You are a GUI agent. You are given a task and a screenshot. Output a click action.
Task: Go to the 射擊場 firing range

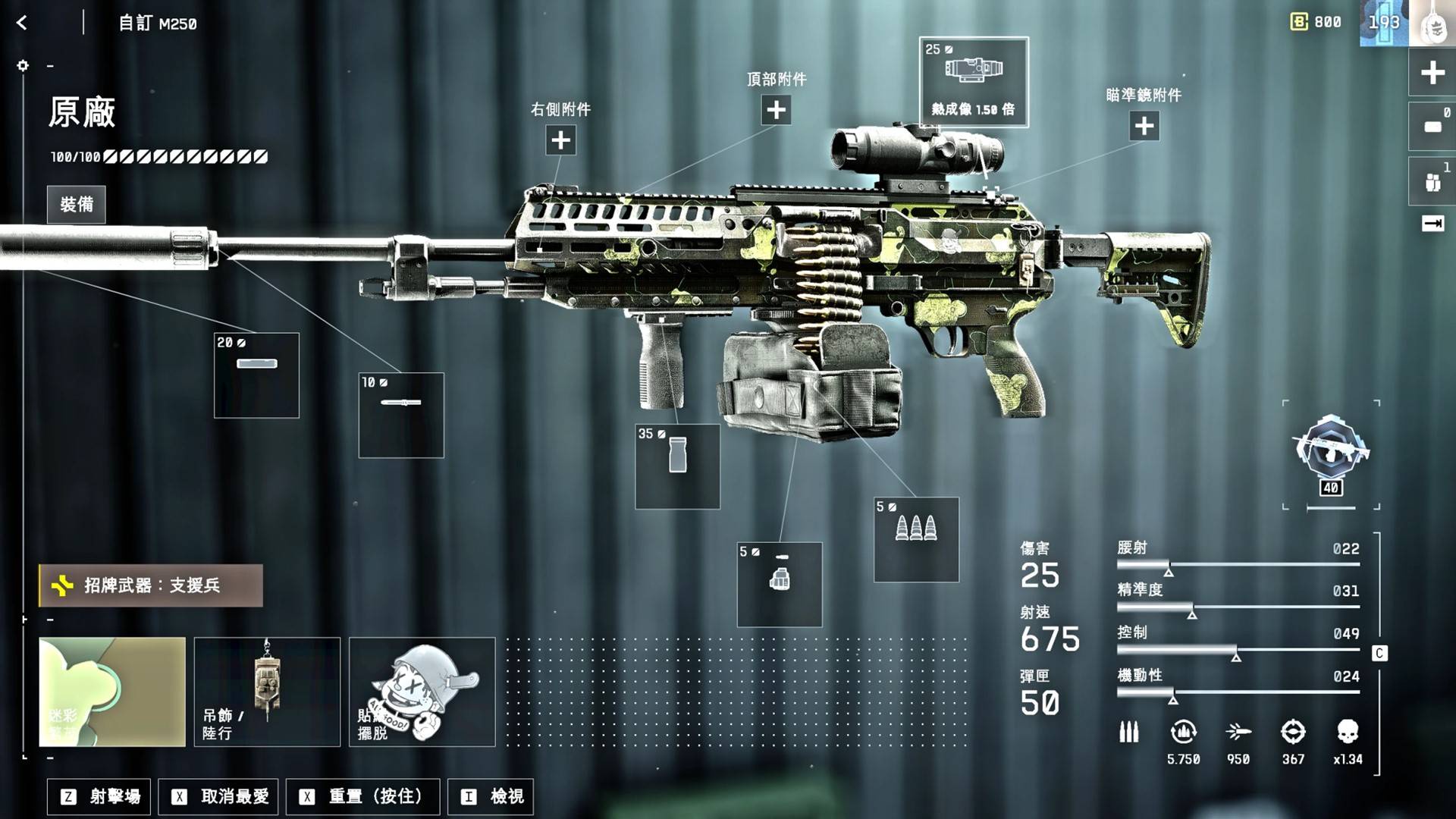pos(99,796)
